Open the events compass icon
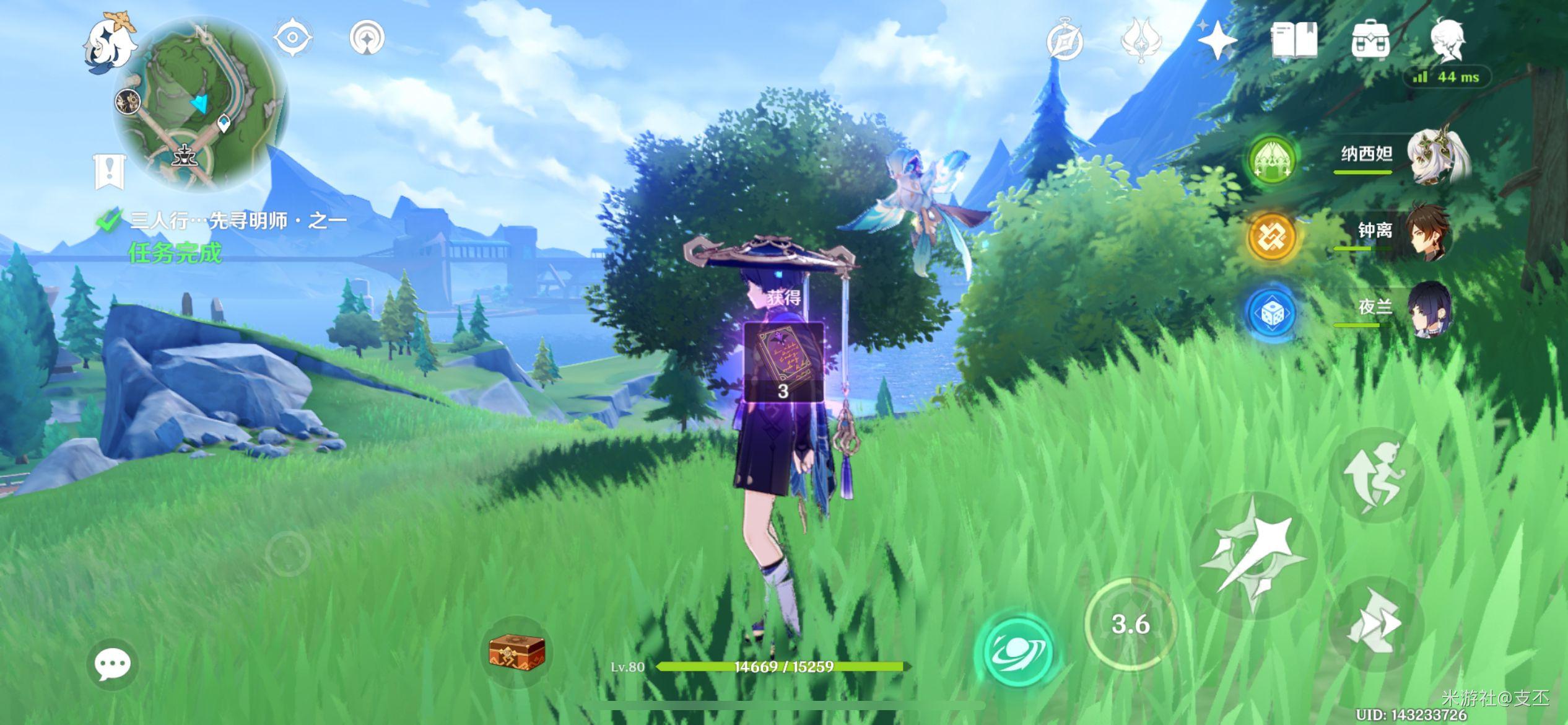1568x725 pixels. pos(1065,40)
